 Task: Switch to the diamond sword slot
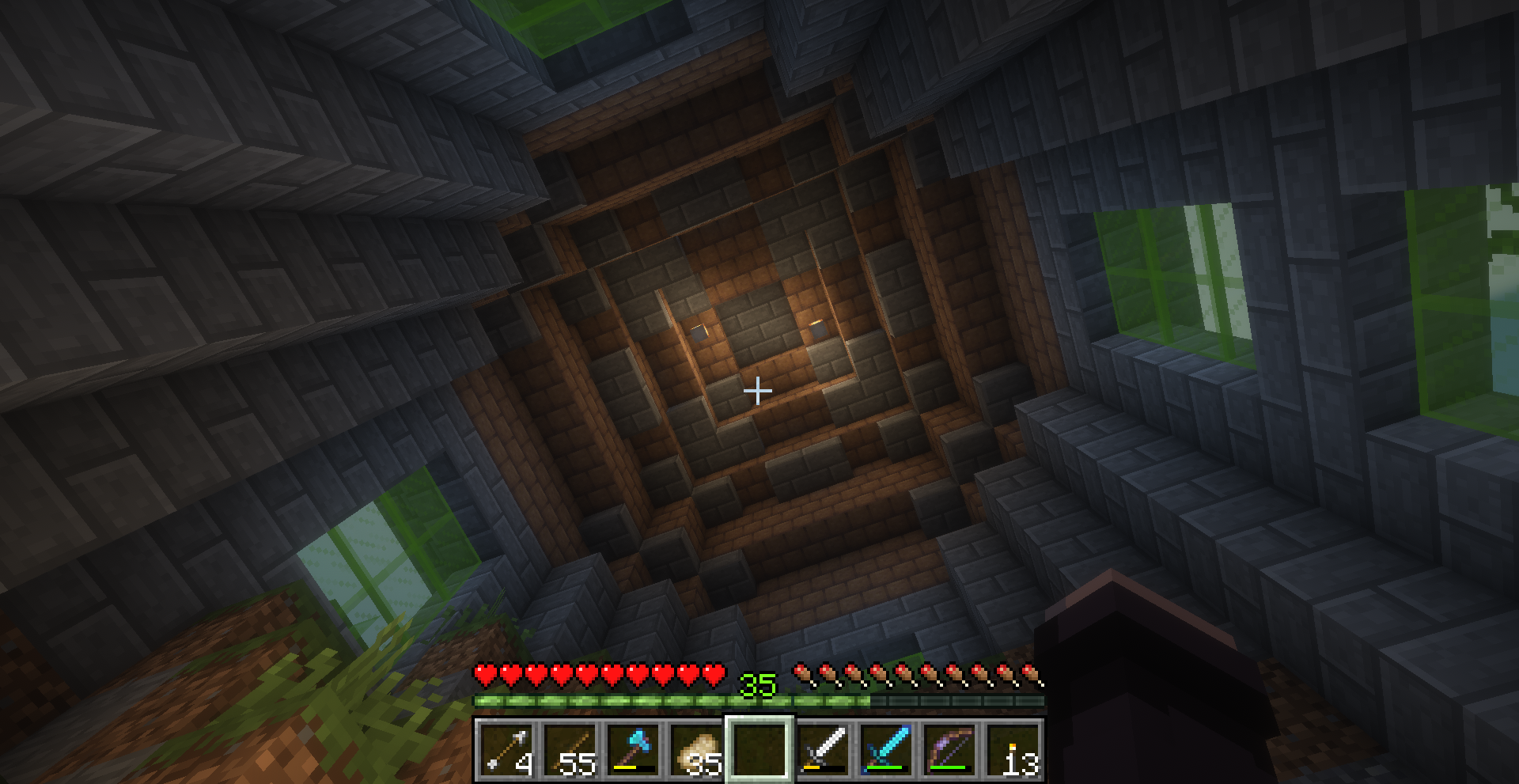pos(886,749)
